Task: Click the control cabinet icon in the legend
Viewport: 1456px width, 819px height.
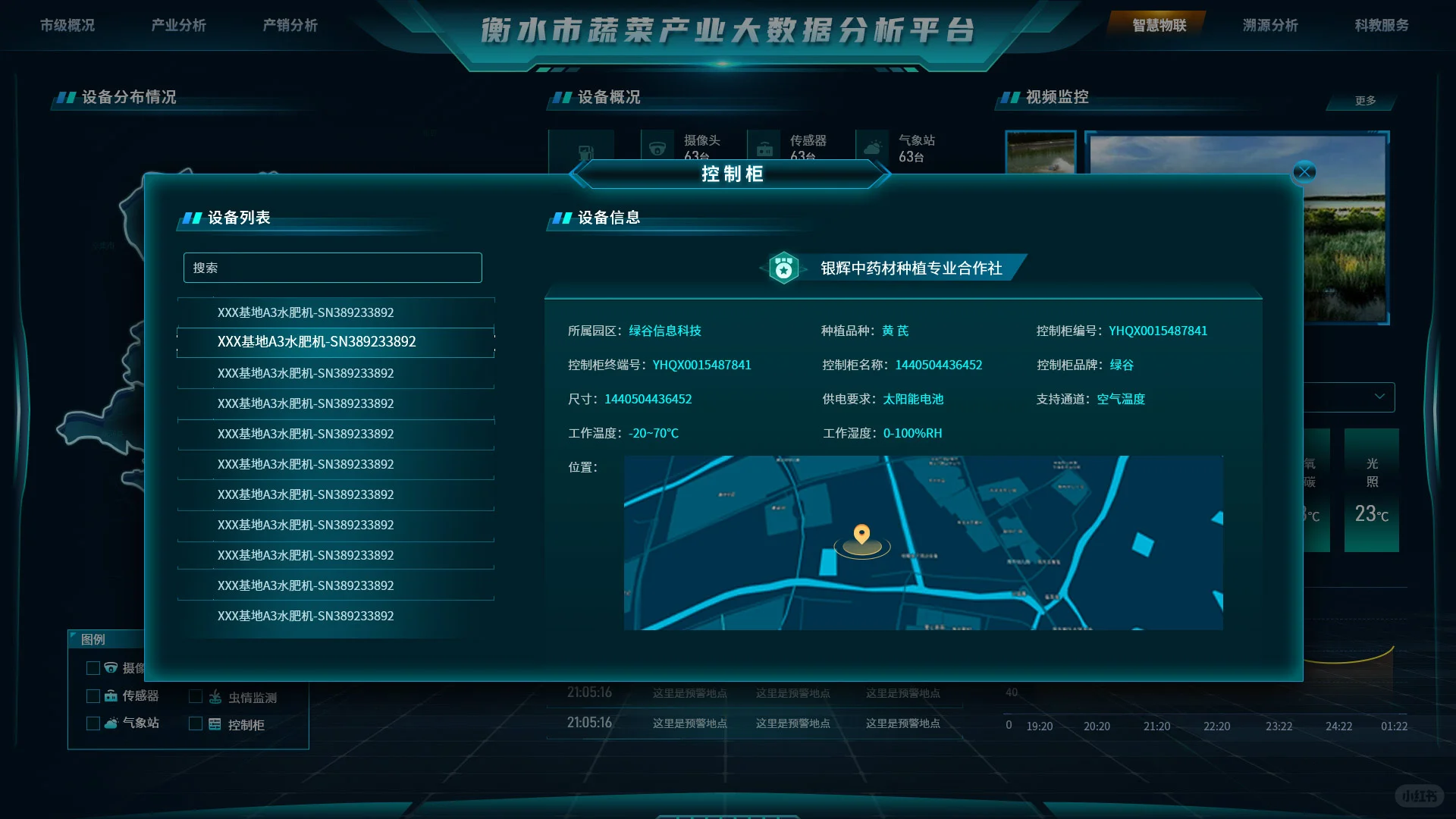Action: (215, 725)
